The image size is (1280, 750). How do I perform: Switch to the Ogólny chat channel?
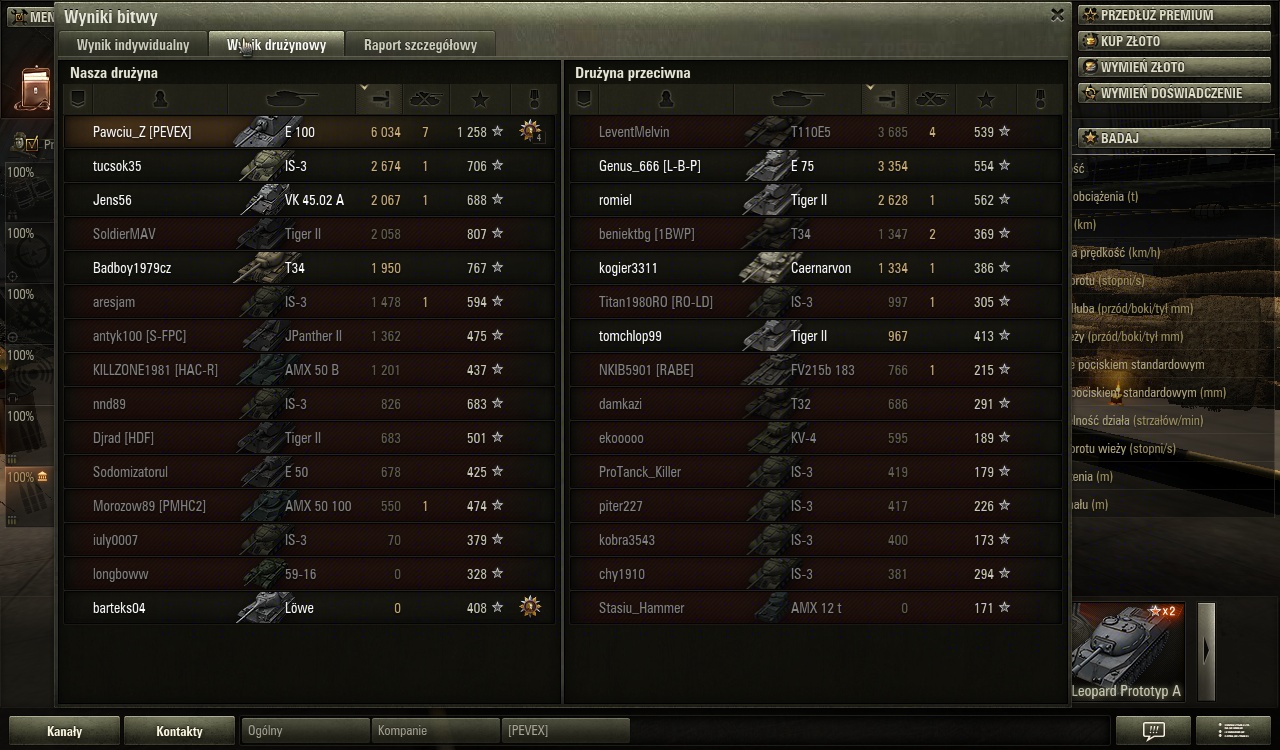[305, 731]
